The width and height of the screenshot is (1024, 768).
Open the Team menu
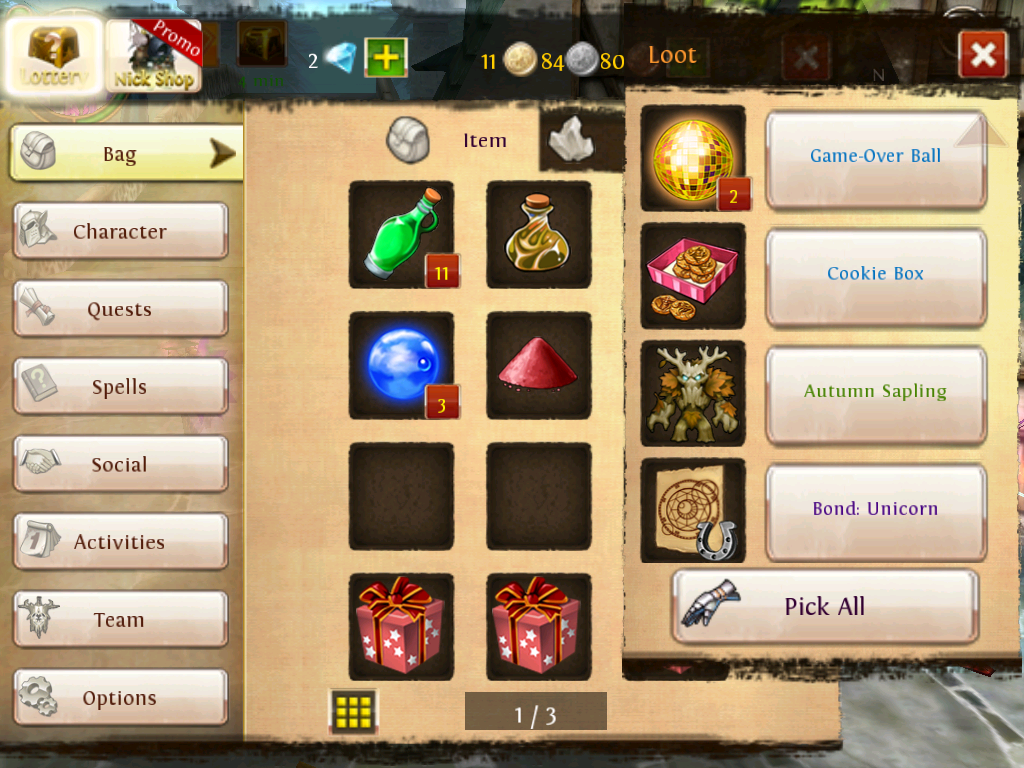click(120, 620)
